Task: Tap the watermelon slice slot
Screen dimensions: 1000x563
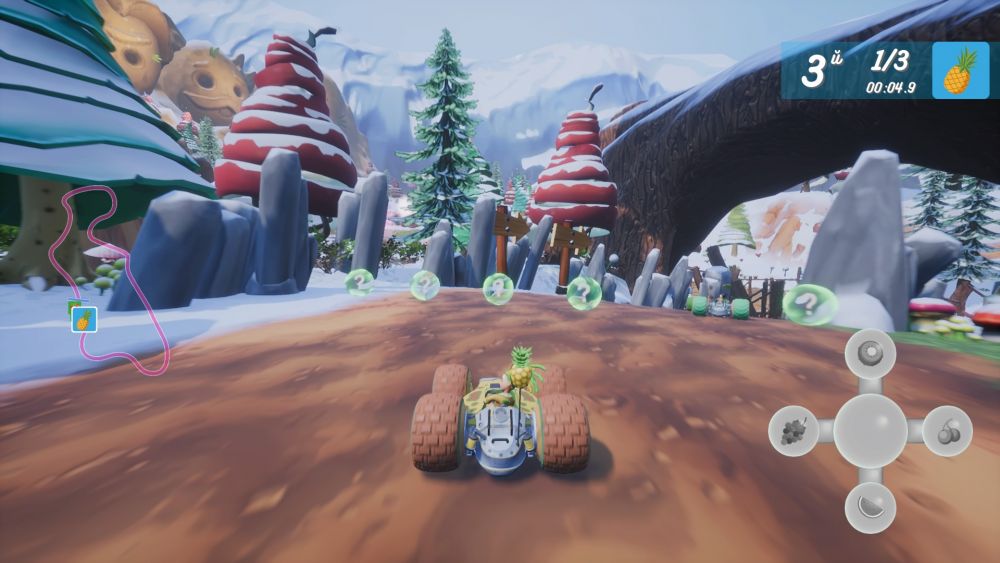Action: pyautogui.click(x=869, y=508)
